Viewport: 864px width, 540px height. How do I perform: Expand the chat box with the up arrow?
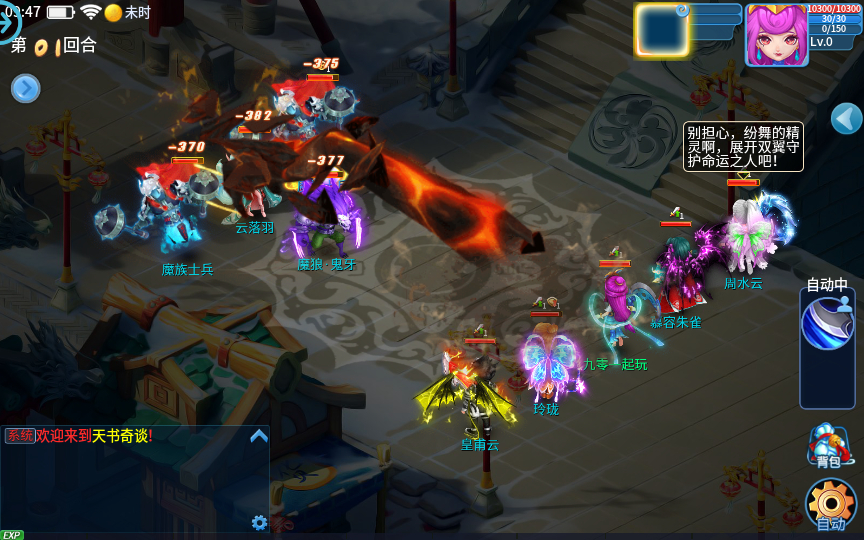pos(258,436)
